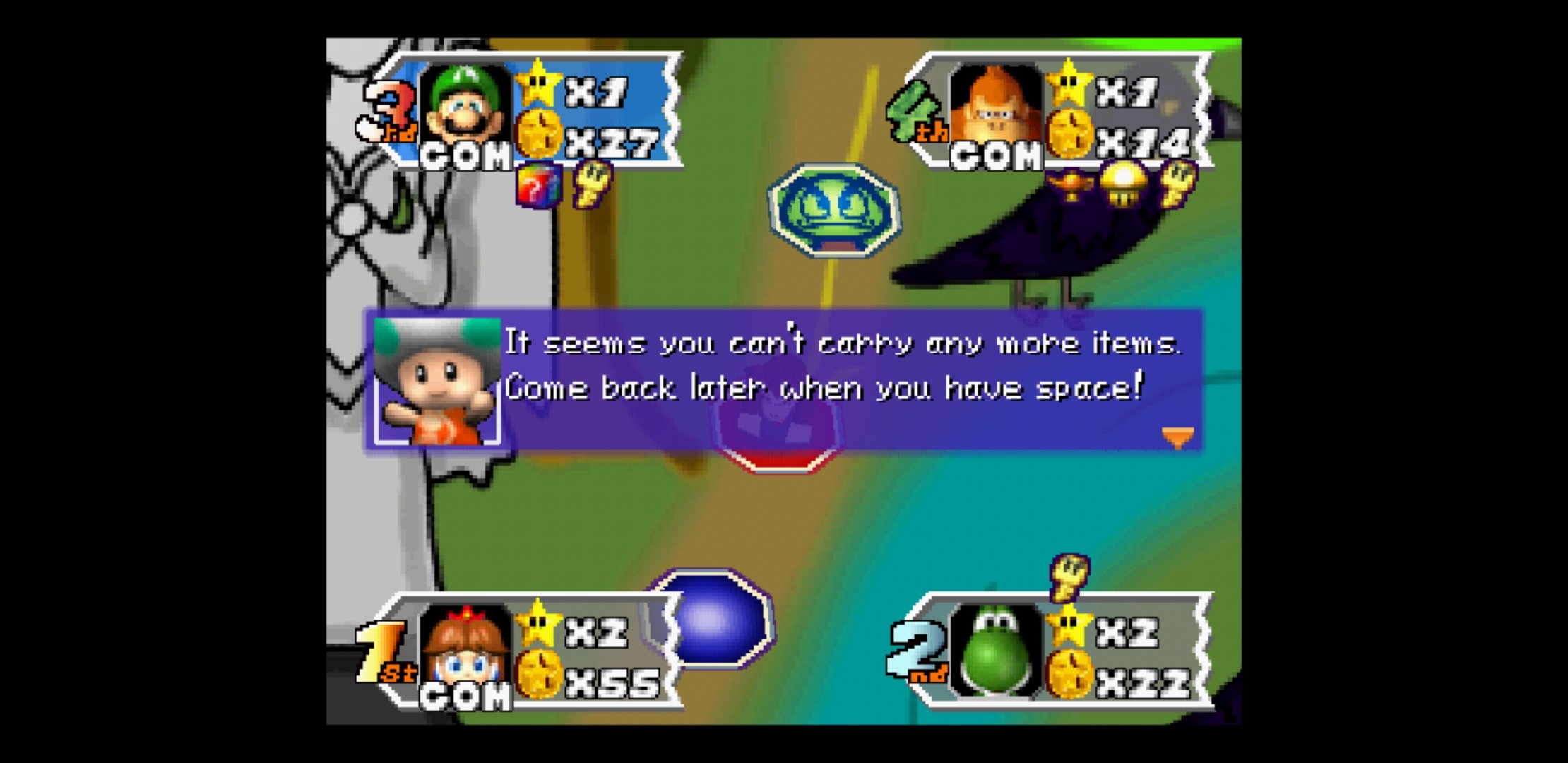
Task: Click Luigi's player portrait
Action: click(x=464, y=105)
